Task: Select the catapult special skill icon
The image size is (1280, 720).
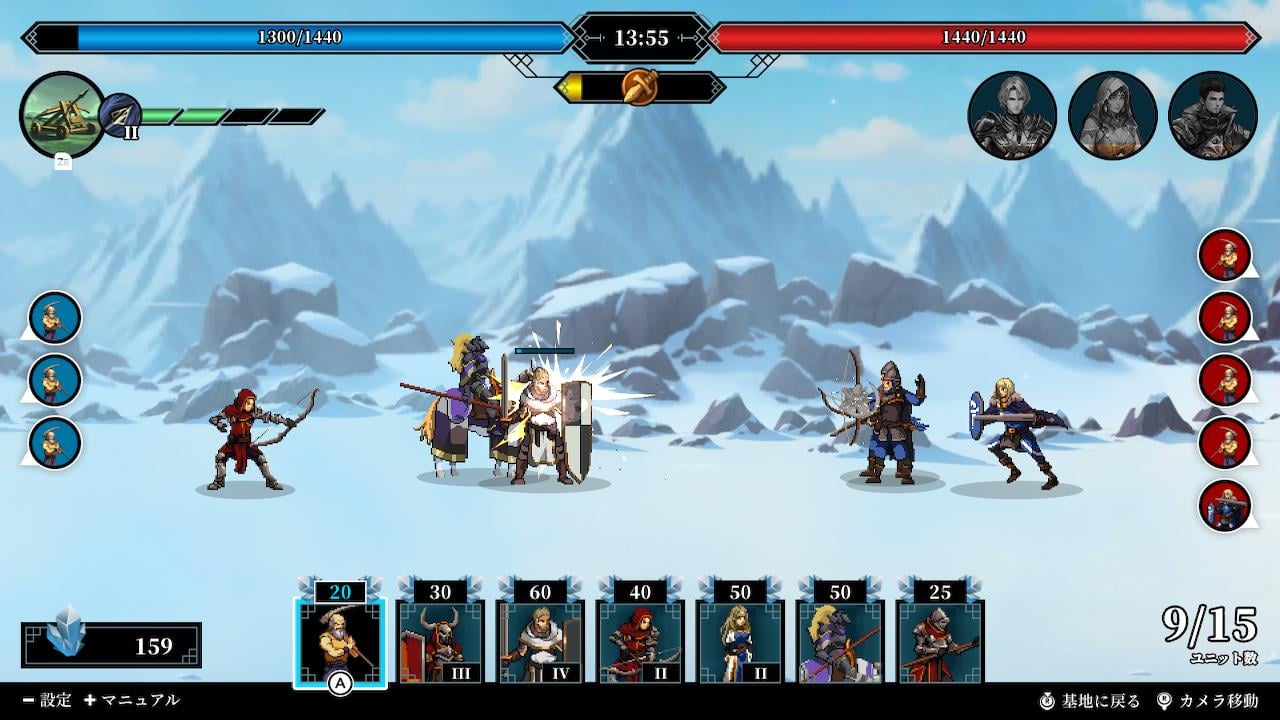Action: (62, 113)
